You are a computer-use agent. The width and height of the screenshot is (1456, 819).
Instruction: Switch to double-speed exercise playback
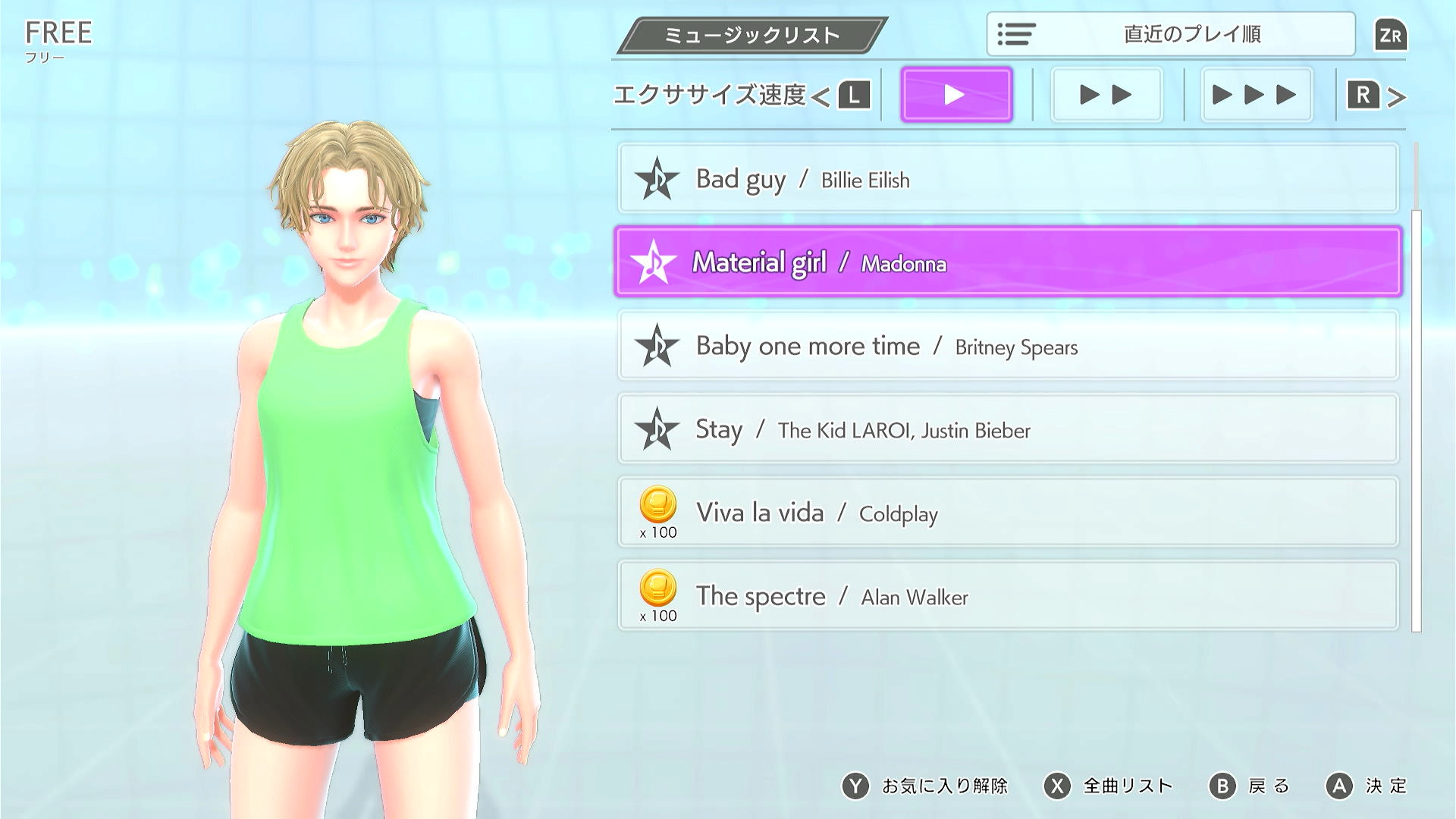point(1106,94)
